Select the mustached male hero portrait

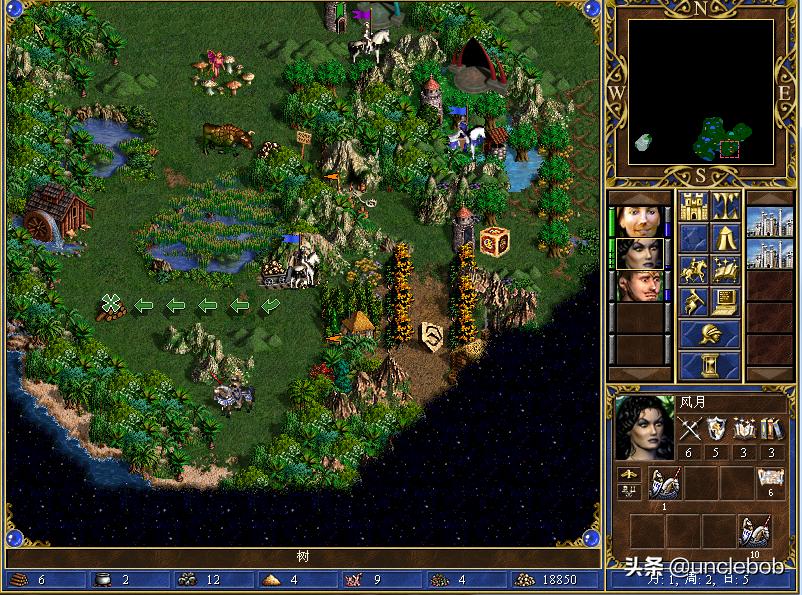coord(636,286)
